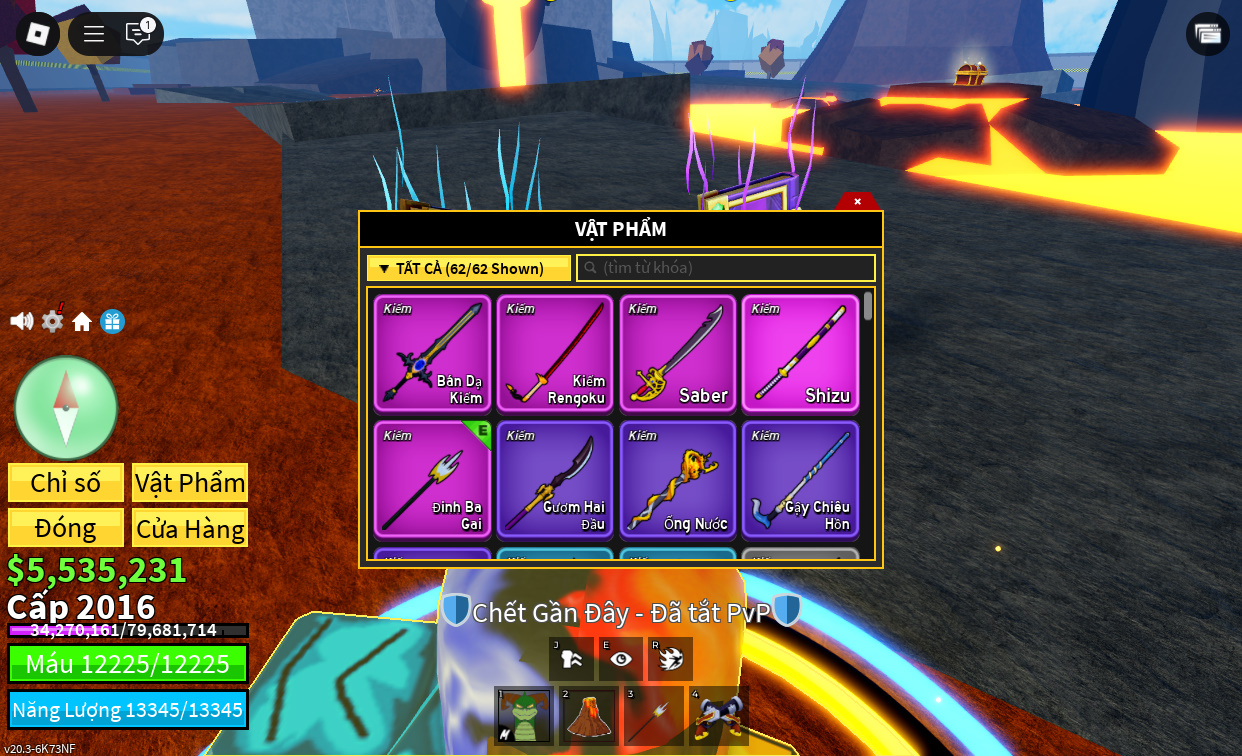Open the Chỉ số stats menu

(66, 483)
